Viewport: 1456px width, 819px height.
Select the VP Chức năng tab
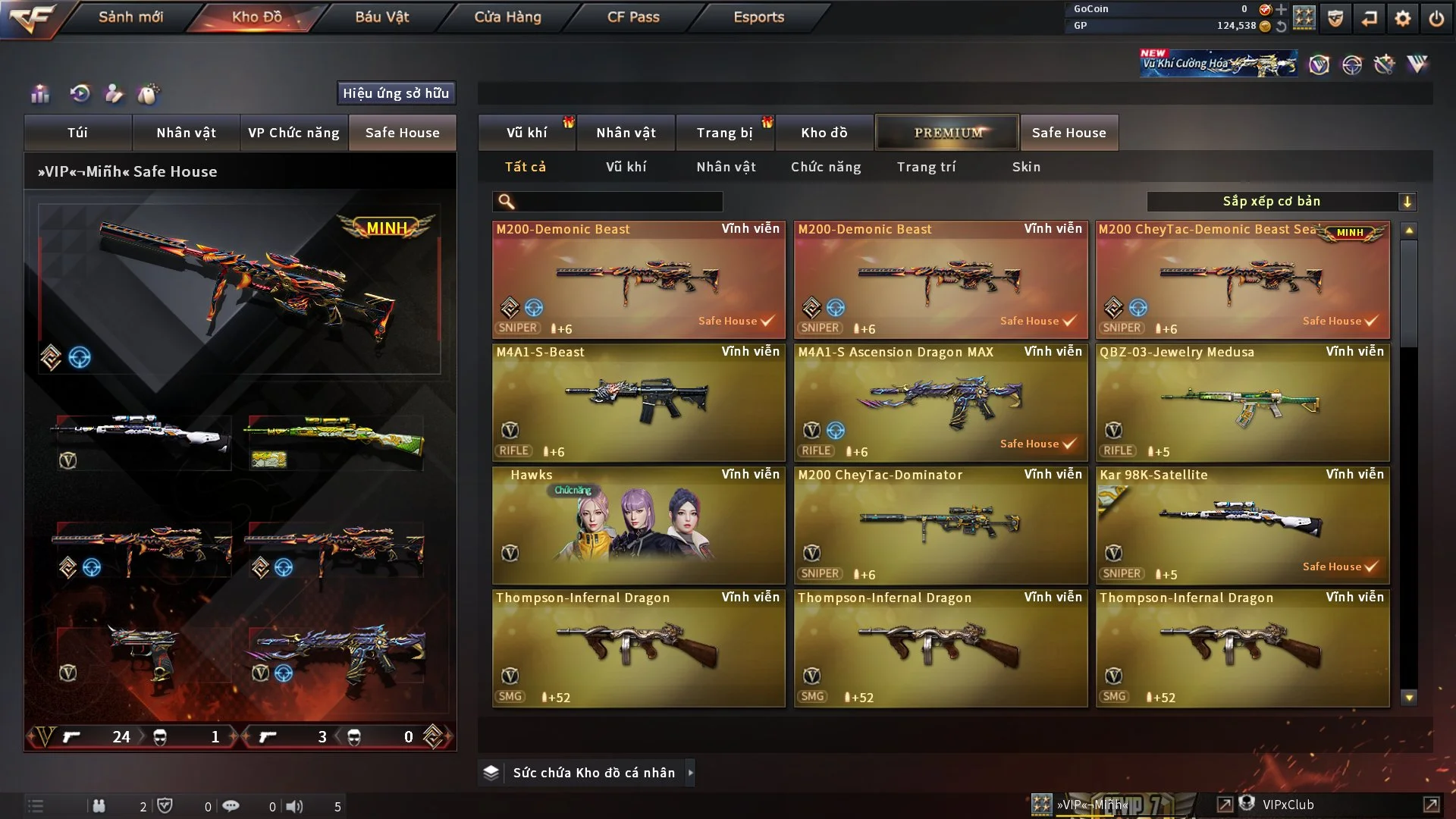pos(293,133)
